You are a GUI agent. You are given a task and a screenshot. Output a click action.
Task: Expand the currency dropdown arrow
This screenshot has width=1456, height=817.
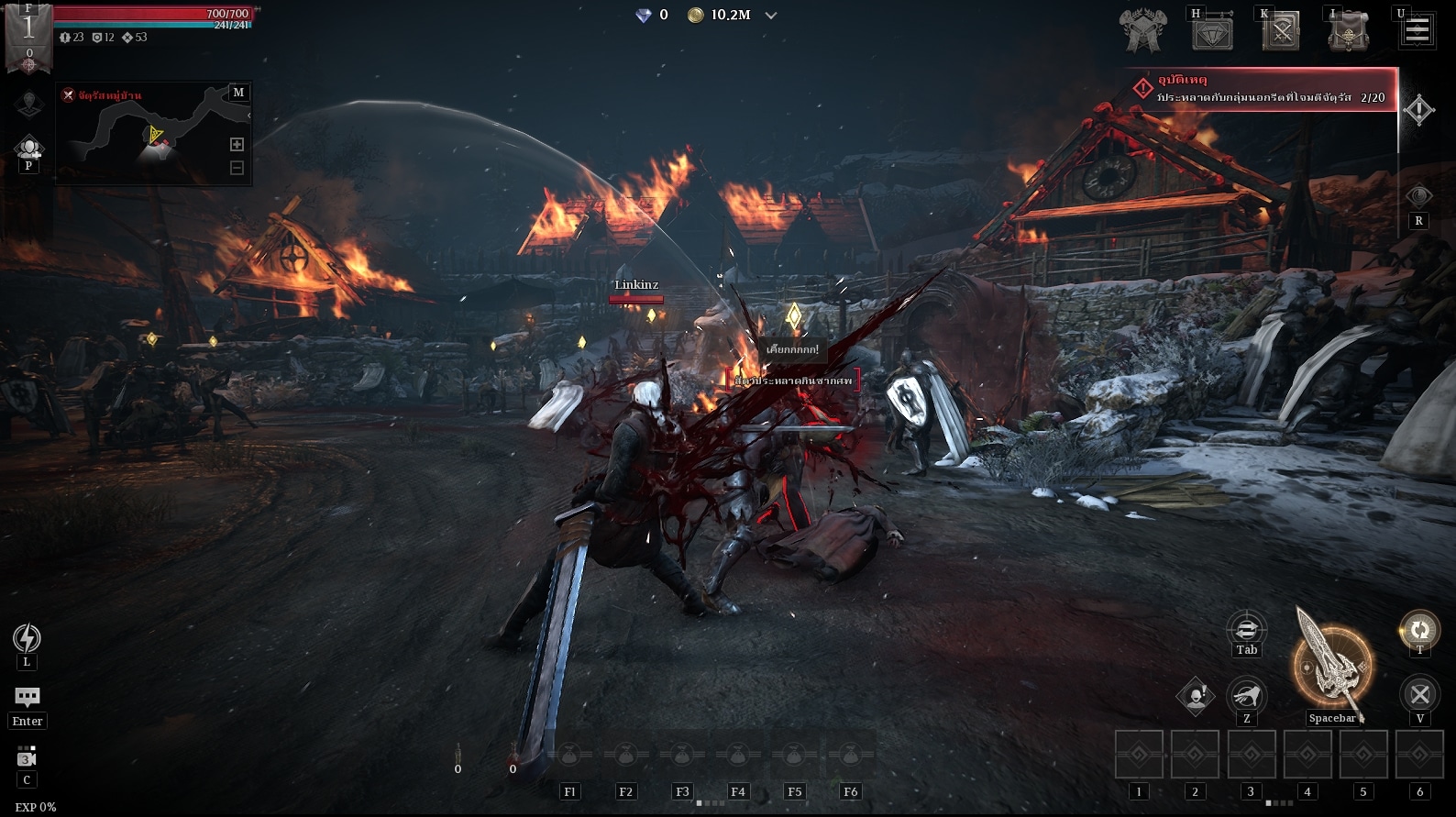(x=771, y=16)
